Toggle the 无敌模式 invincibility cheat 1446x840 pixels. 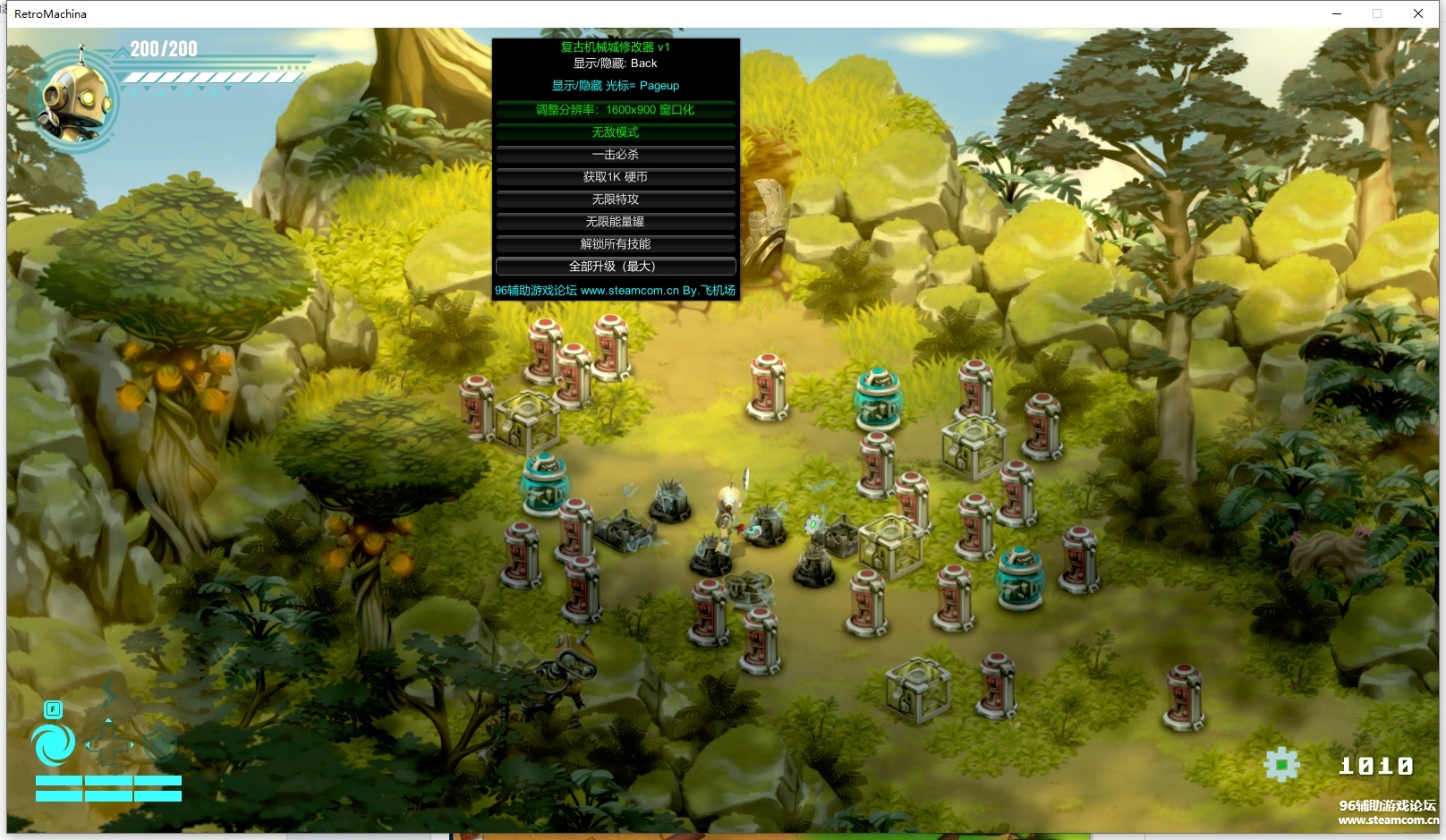coord(616,132)
